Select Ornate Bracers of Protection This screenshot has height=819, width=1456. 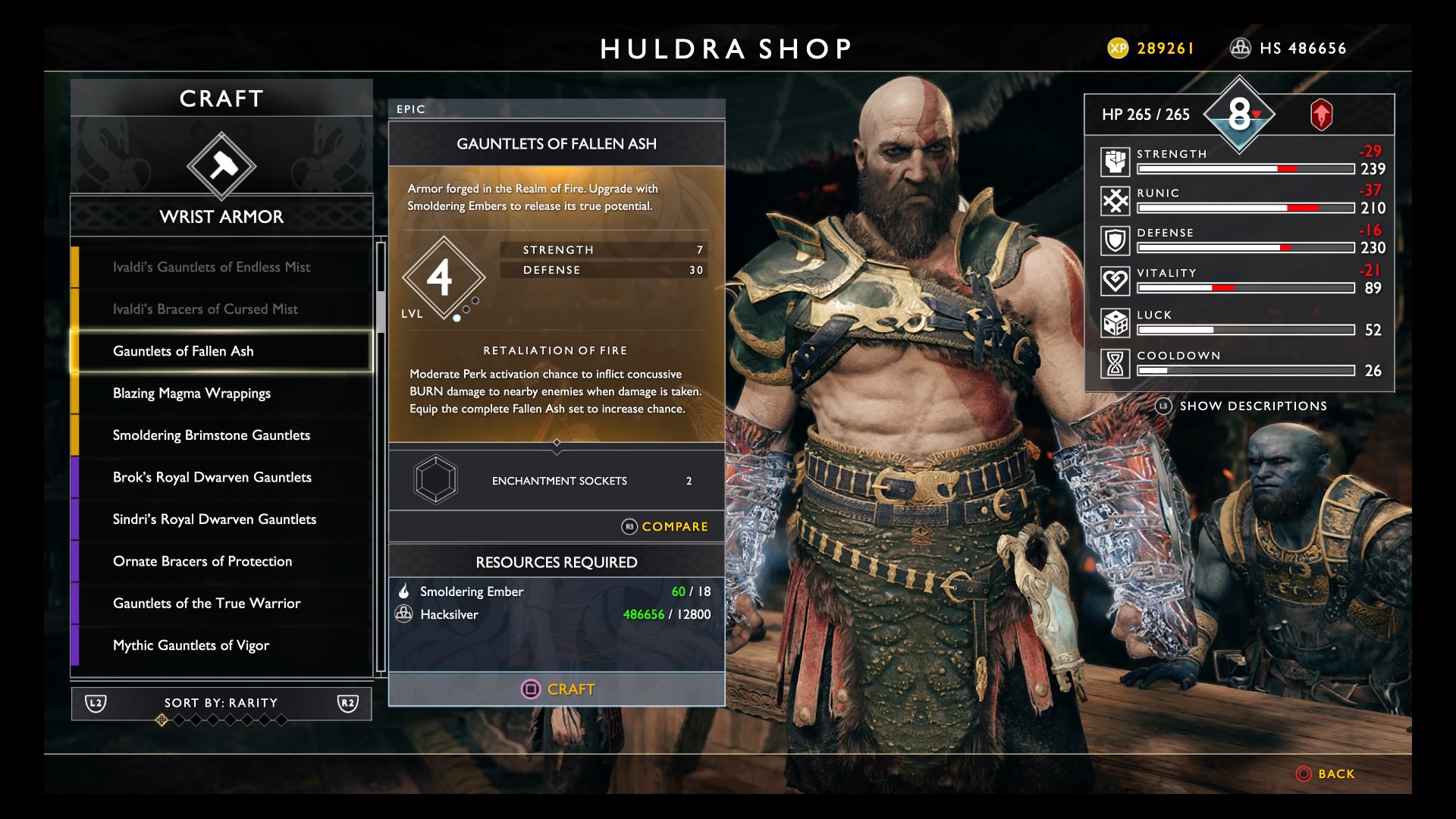pos(202,561)
